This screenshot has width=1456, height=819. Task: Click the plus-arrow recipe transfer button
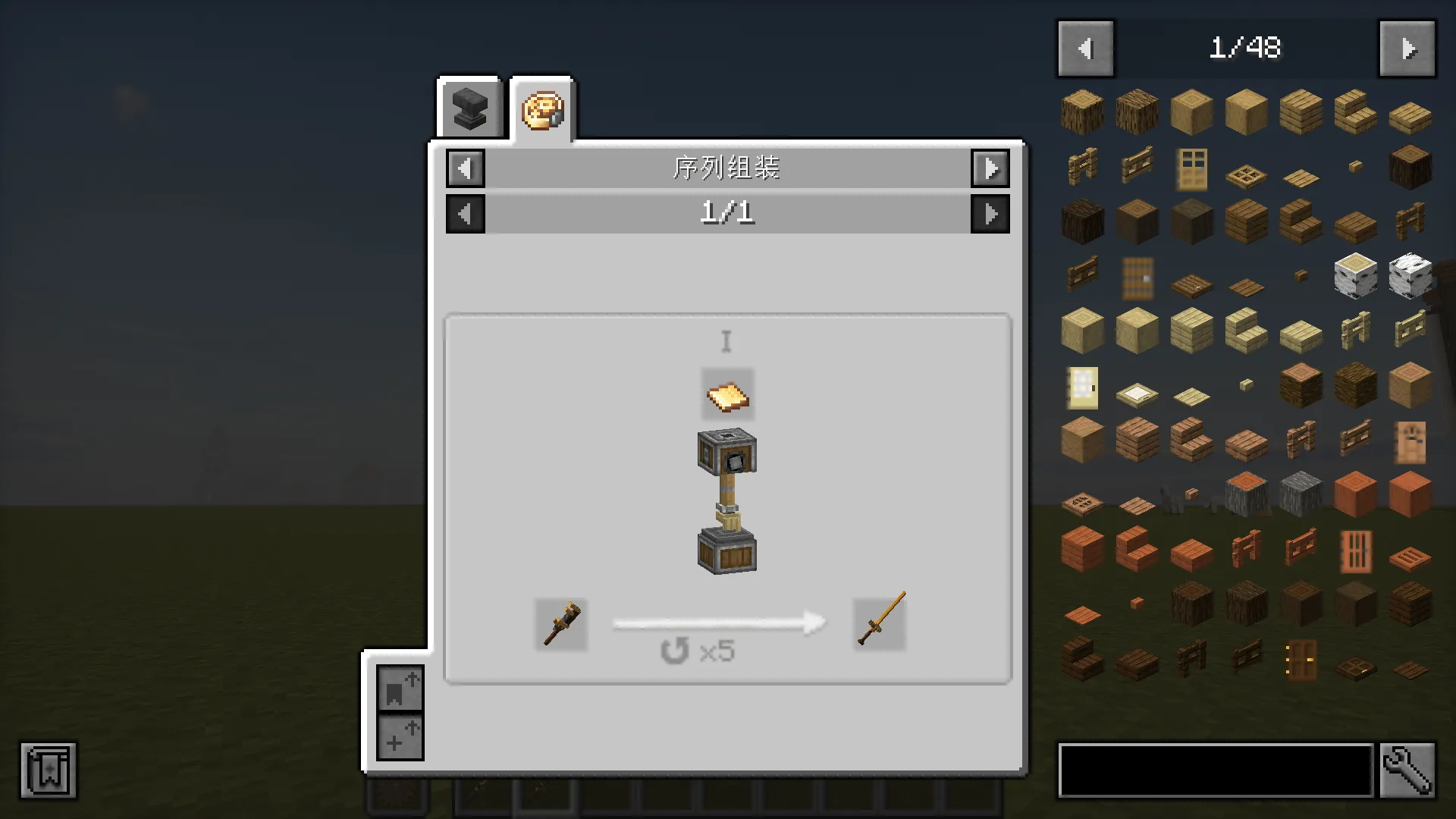[400, 737]
